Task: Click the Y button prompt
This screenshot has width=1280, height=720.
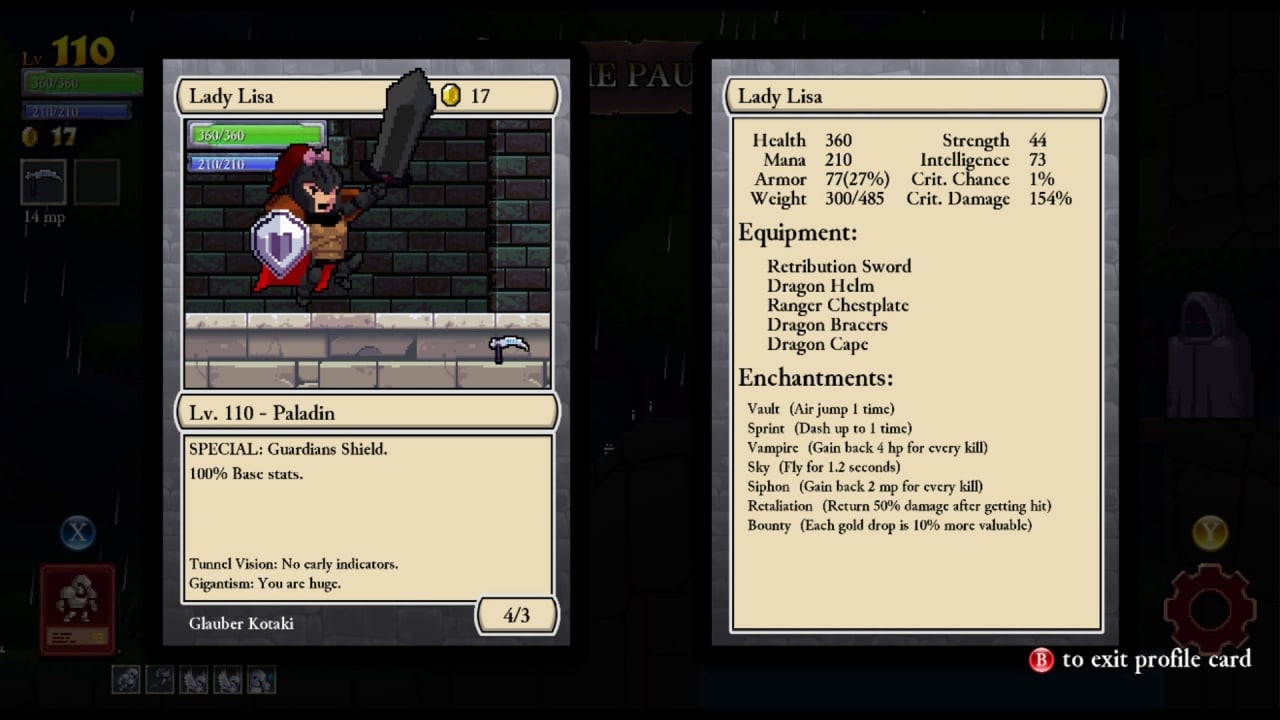Action: click(1210, 533)
